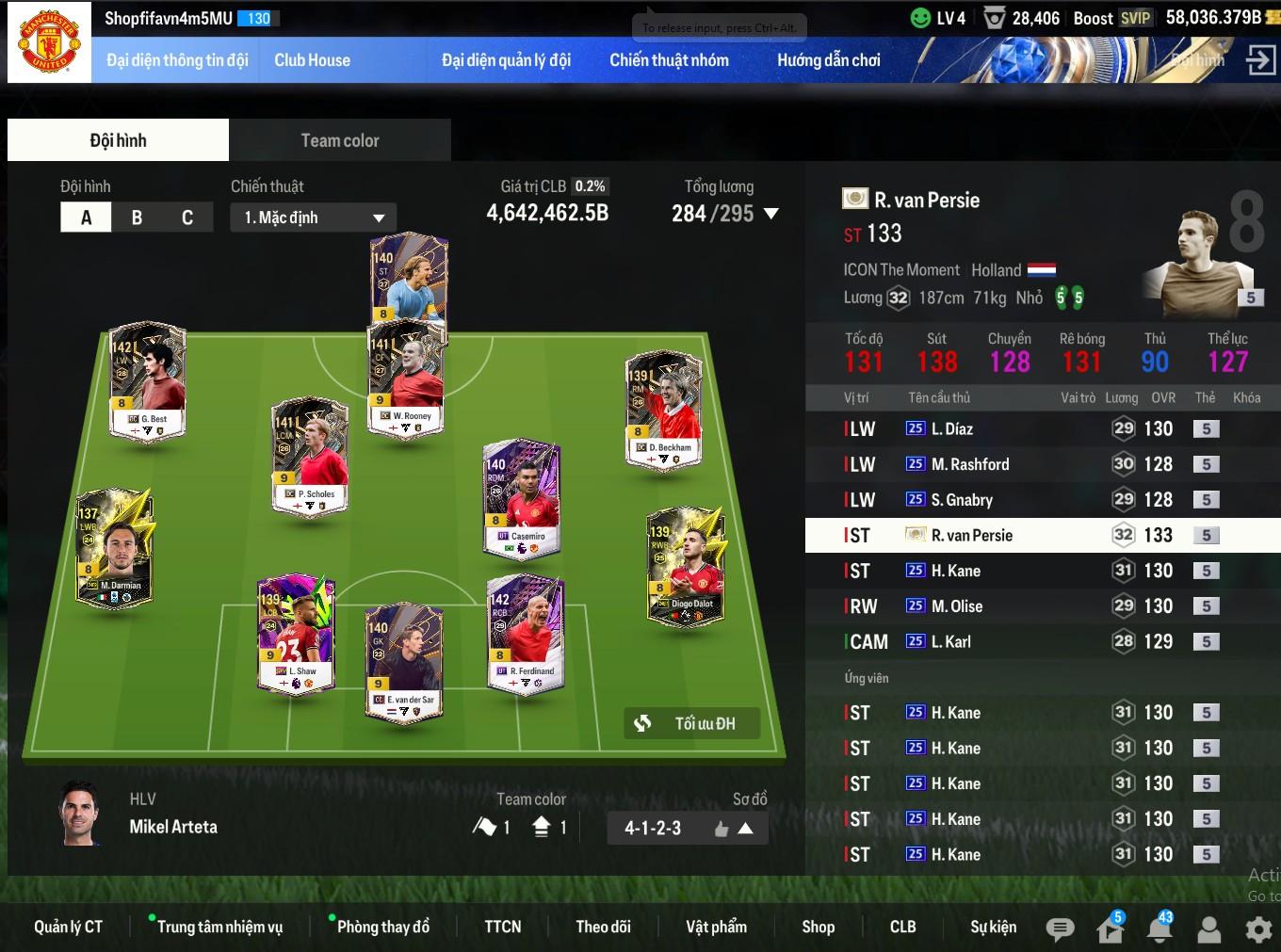Expand the Tổng lương salary arrow
Viewport: 1281px width, 952px height.
771,214
